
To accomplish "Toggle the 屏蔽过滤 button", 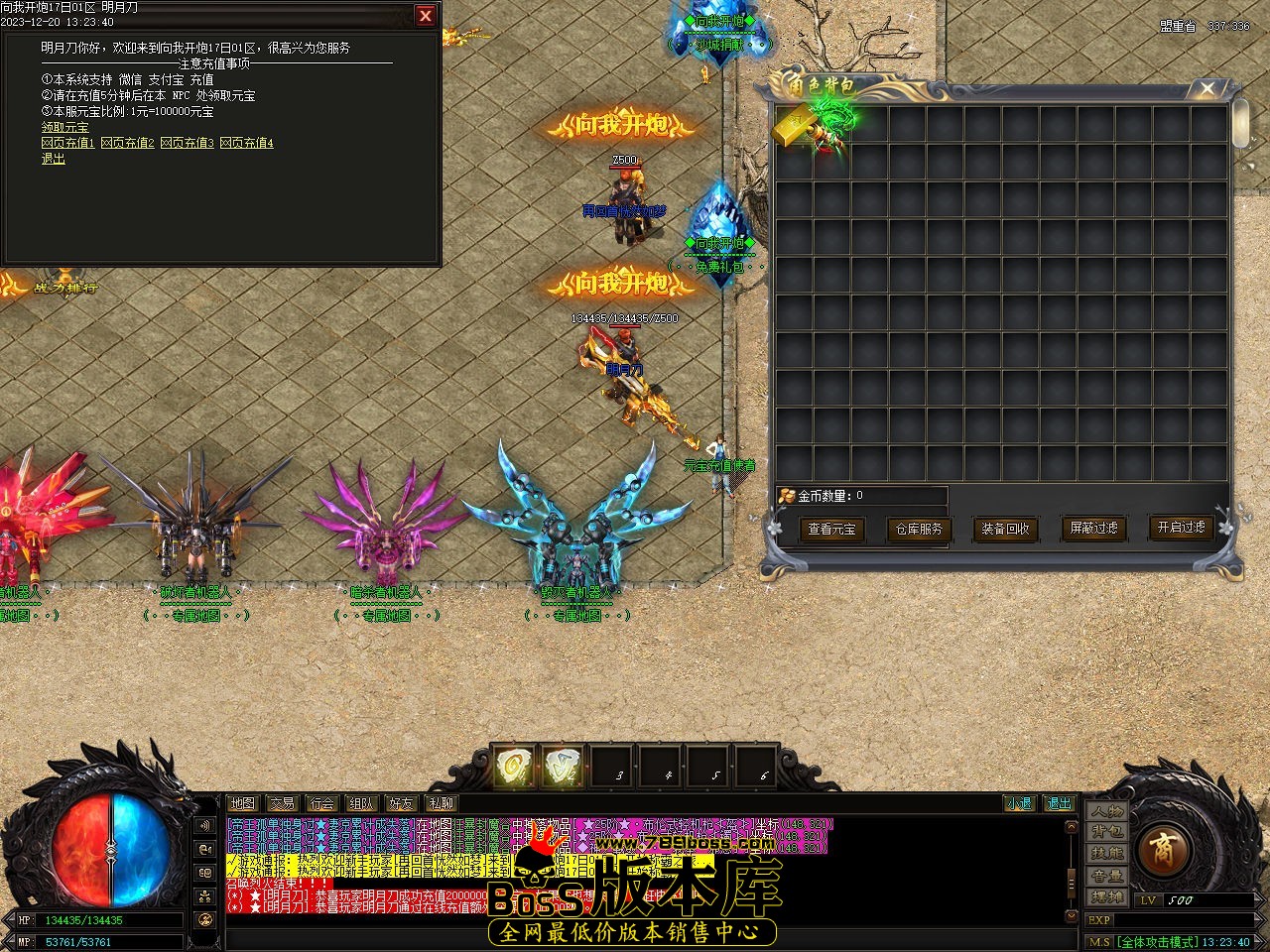I will pos(1093,529).
